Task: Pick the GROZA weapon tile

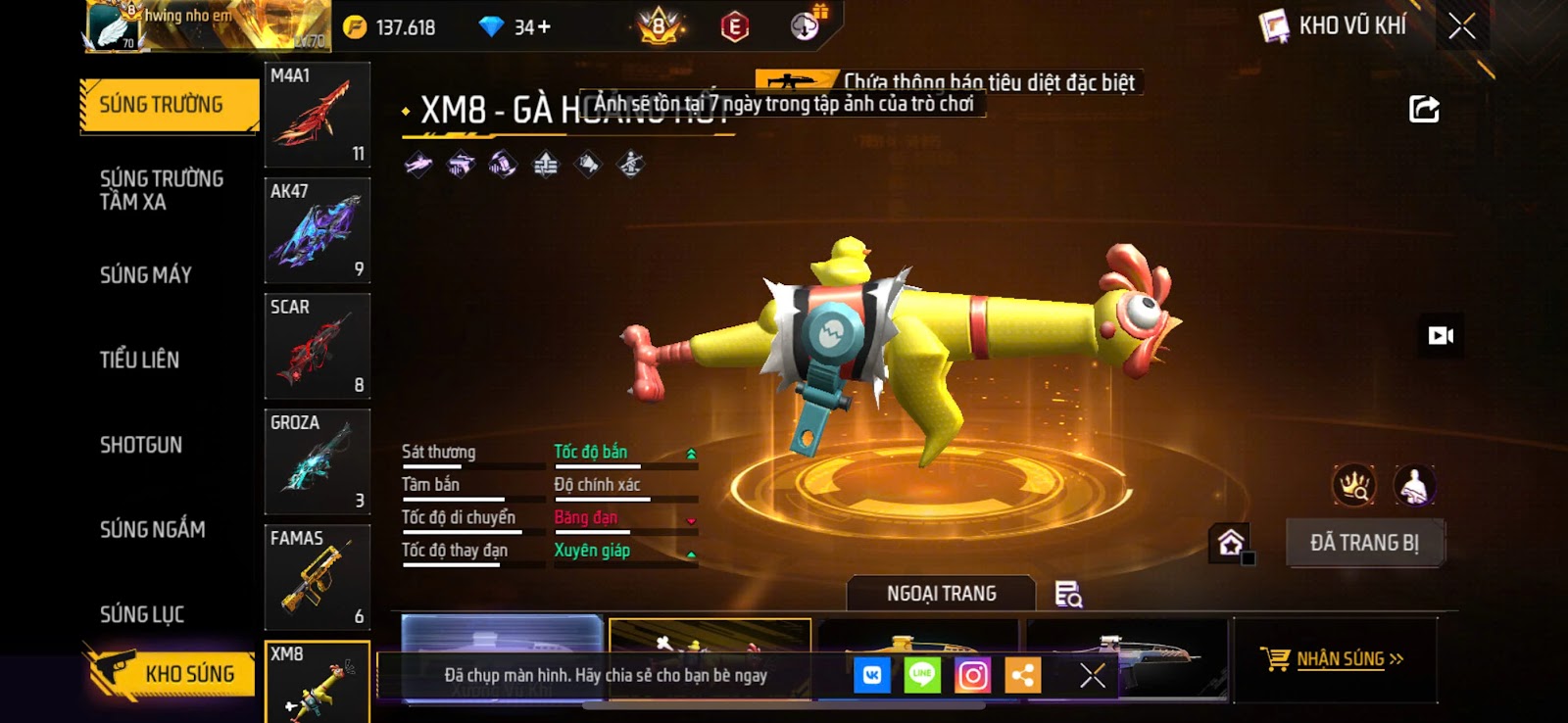Action: coord(318,461)
